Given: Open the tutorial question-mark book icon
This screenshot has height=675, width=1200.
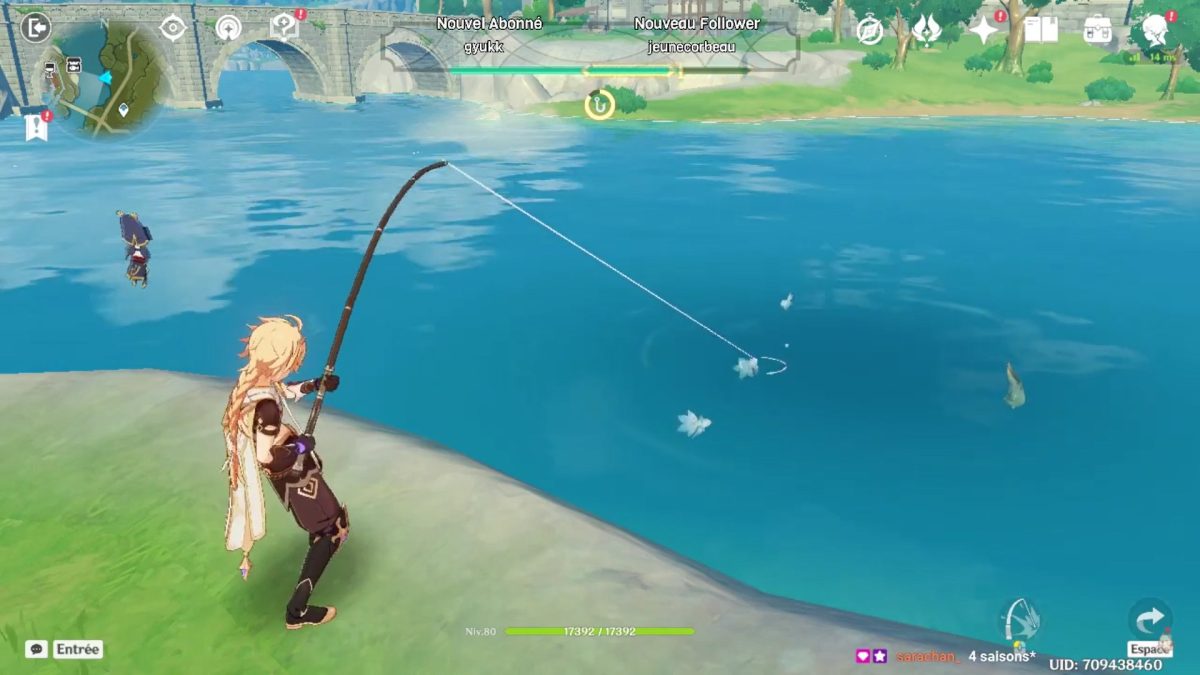Looking at the screenshot, I should pyautogui.click(x=285, y=27).
